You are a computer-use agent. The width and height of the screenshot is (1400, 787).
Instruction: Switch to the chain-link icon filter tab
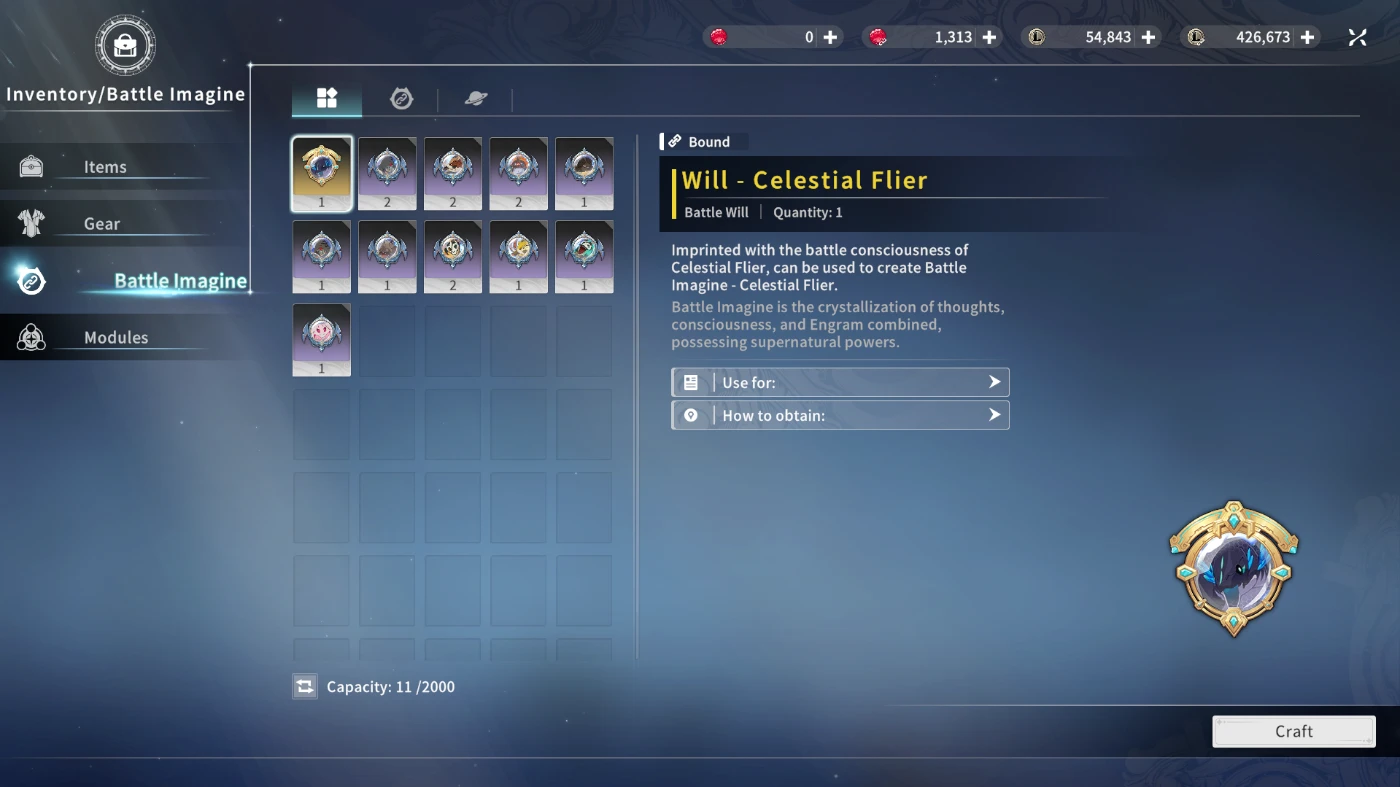pyautogui.click(x=401, y=98)
